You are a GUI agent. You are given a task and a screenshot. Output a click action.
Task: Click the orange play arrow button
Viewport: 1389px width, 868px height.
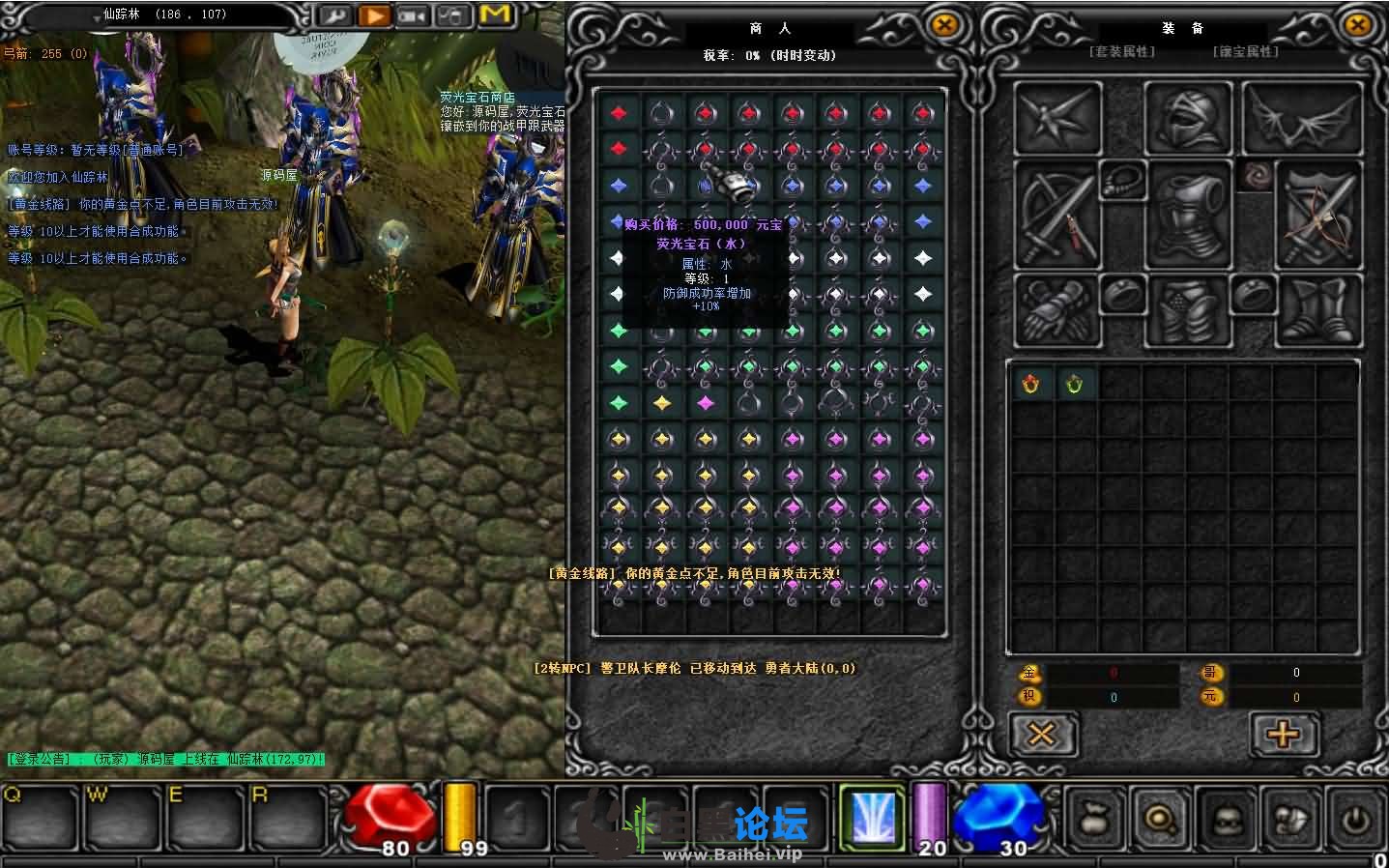pyautogui.click(x=373, y=16)
